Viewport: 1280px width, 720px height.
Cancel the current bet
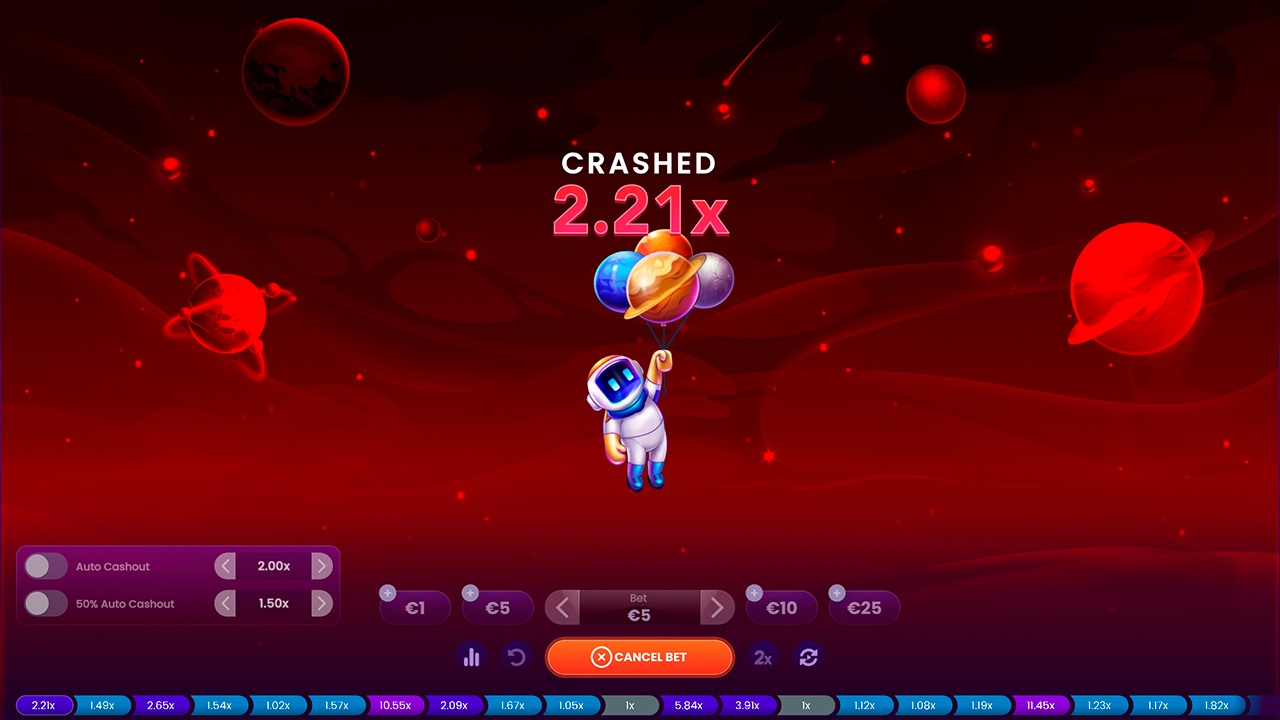[x=640, y=657]
